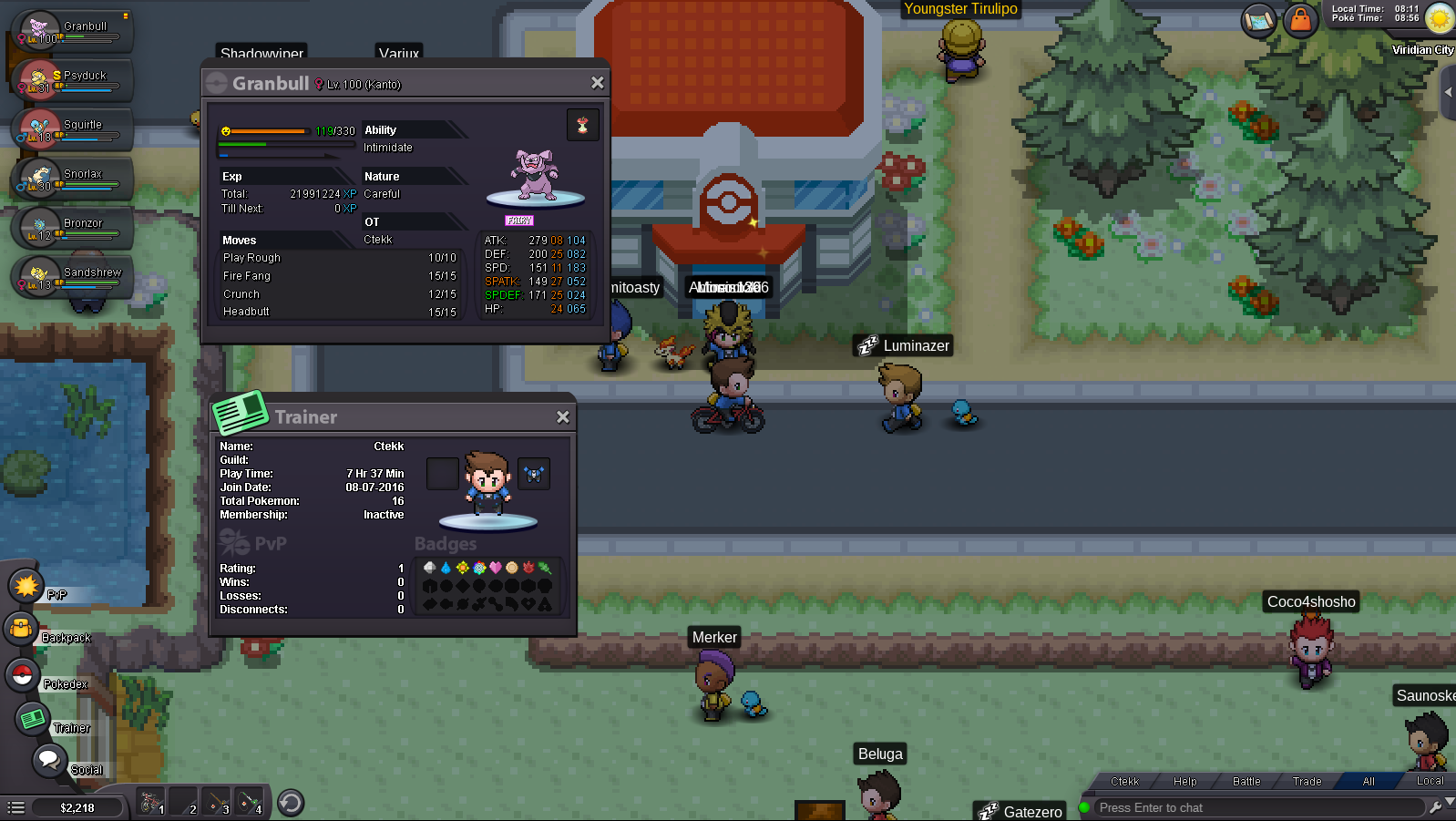
Task: Open the Social menu
Action: pos(48,759)
